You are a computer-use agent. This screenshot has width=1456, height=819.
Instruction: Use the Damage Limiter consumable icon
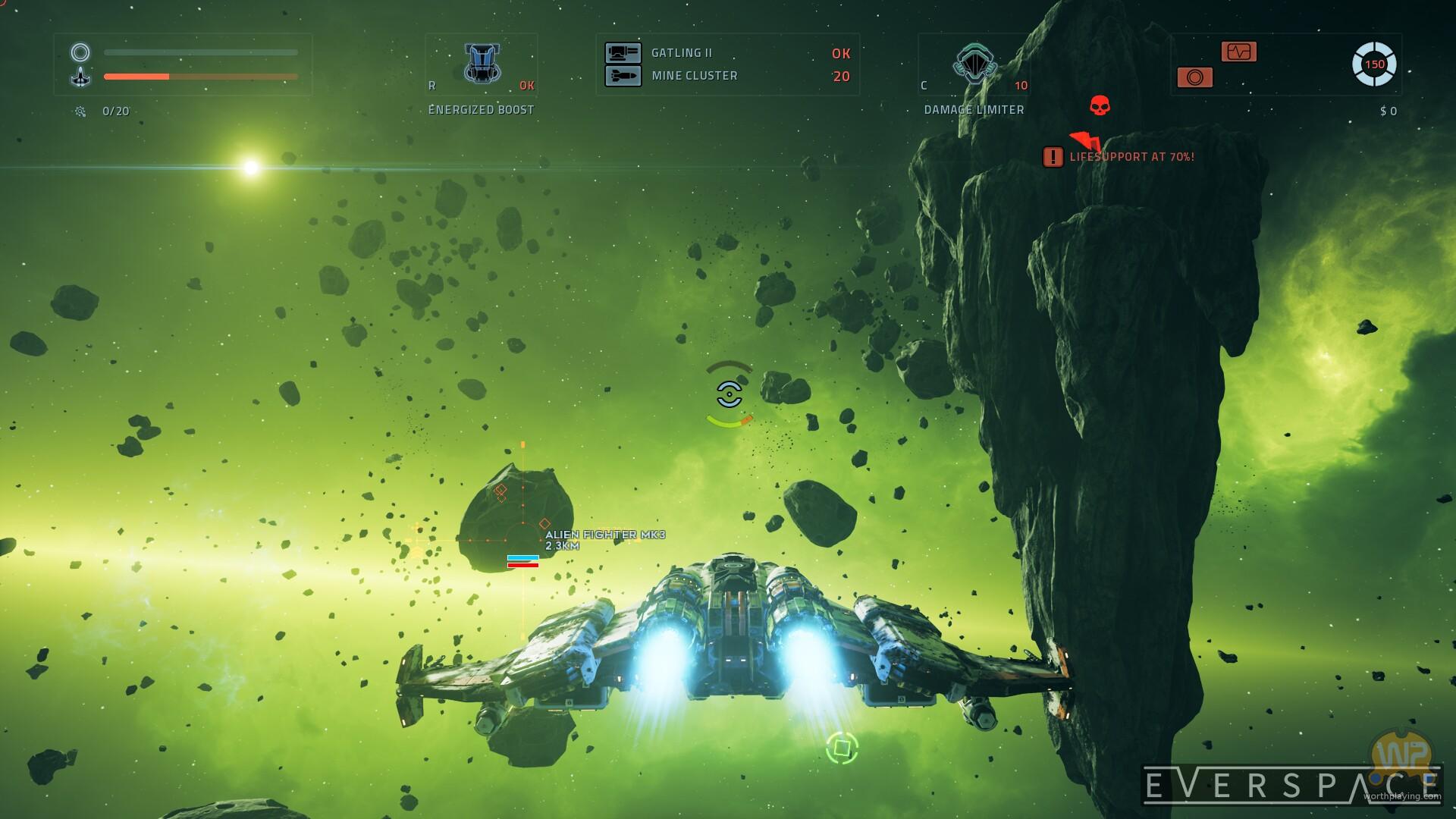coord(974,64)
